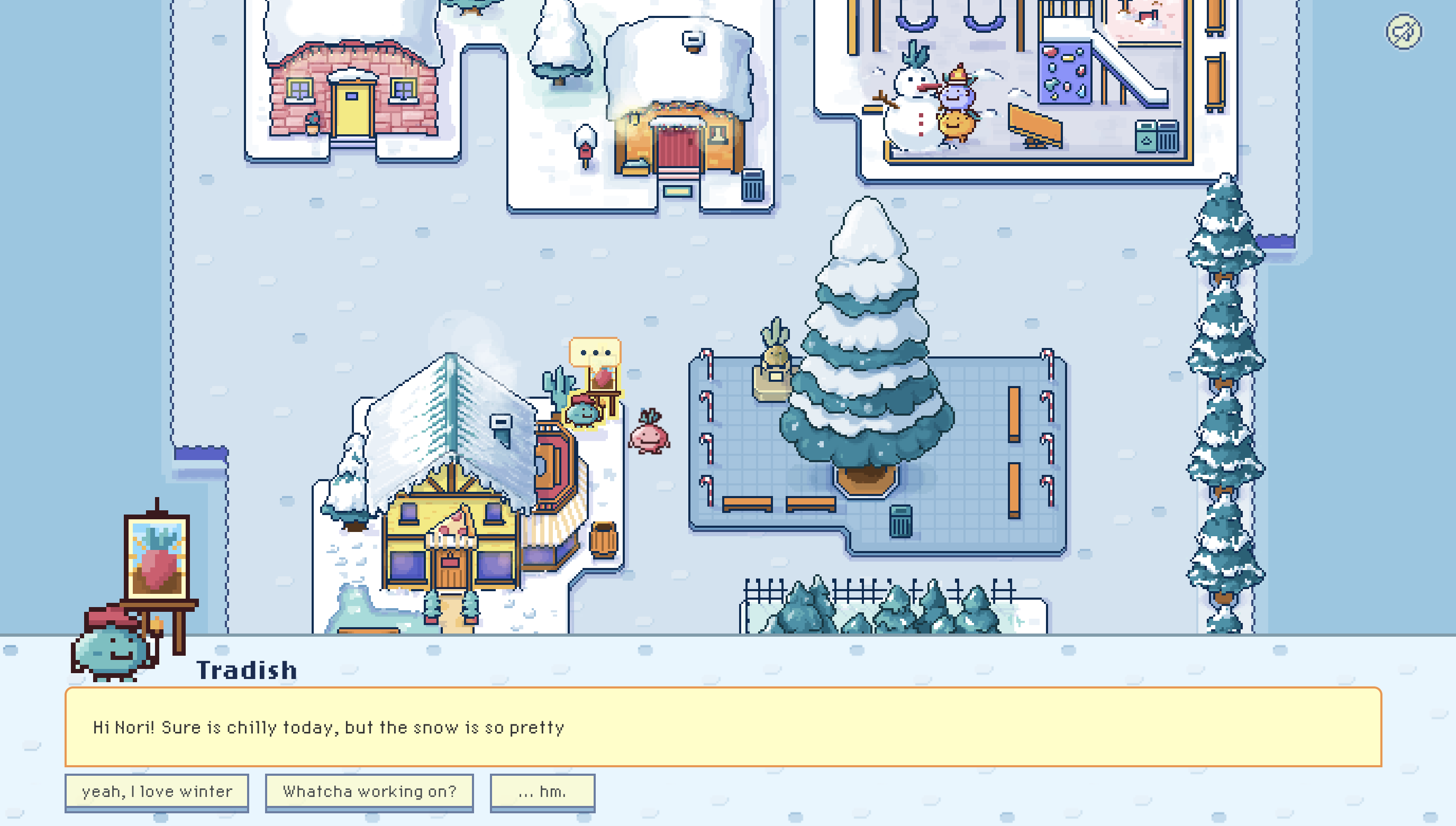Viewport: 1456px width, 826px height.
Task: Click the radish painting on the easel
Action: [x=157, y=560]
